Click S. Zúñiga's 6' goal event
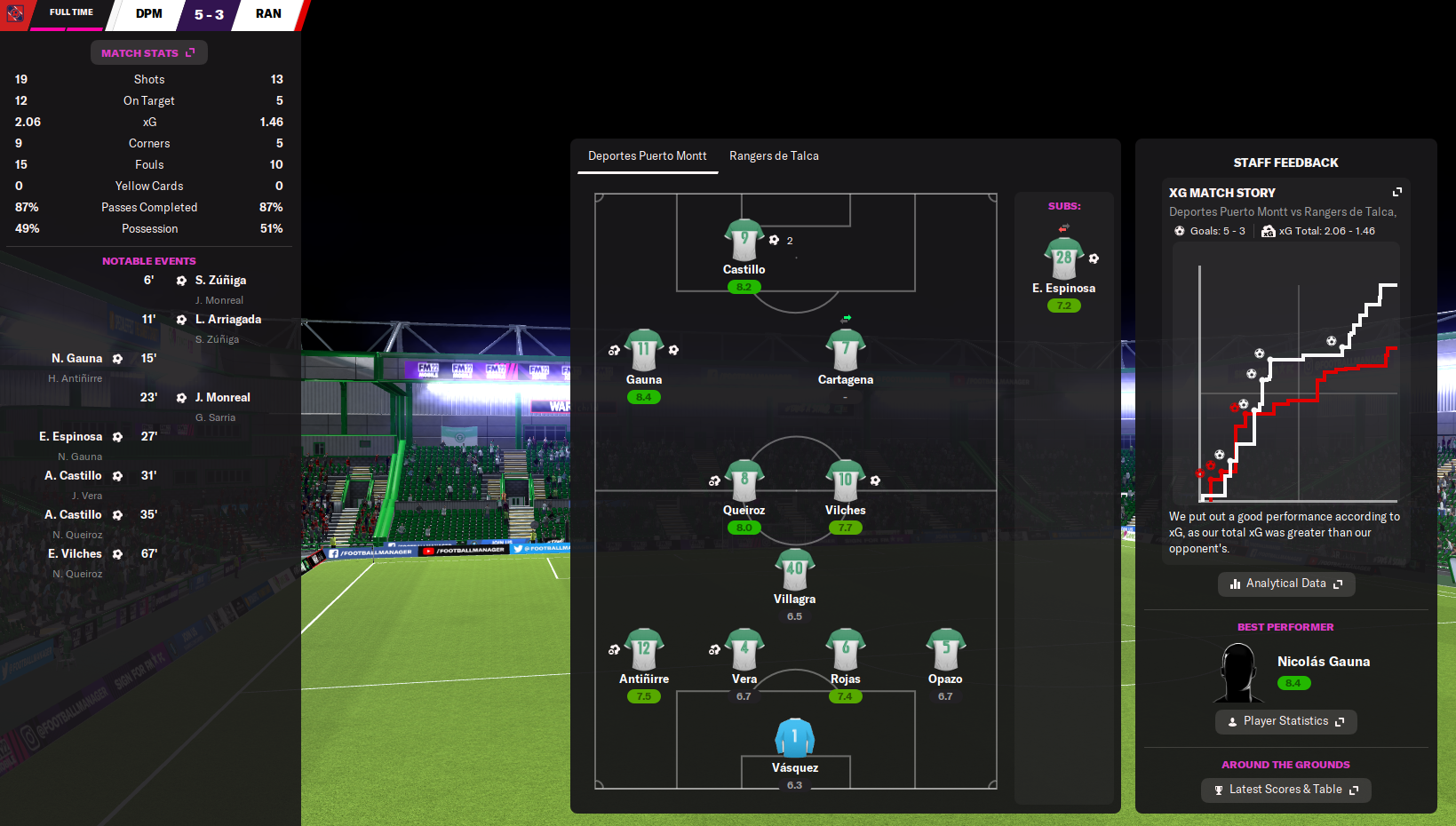 pos(220,281)
